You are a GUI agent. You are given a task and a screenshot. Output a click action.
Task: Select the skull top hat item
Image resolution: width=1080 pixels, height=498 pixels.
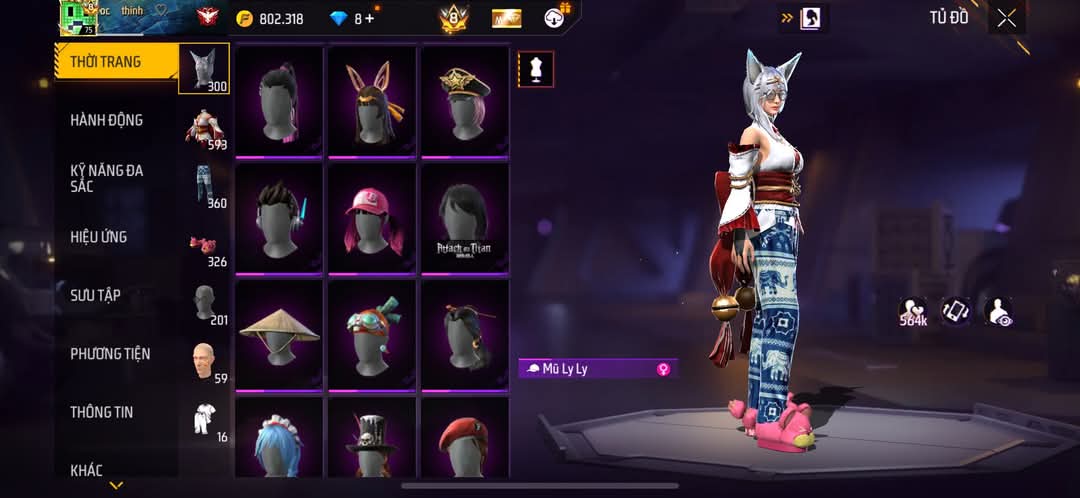[372, 440]
